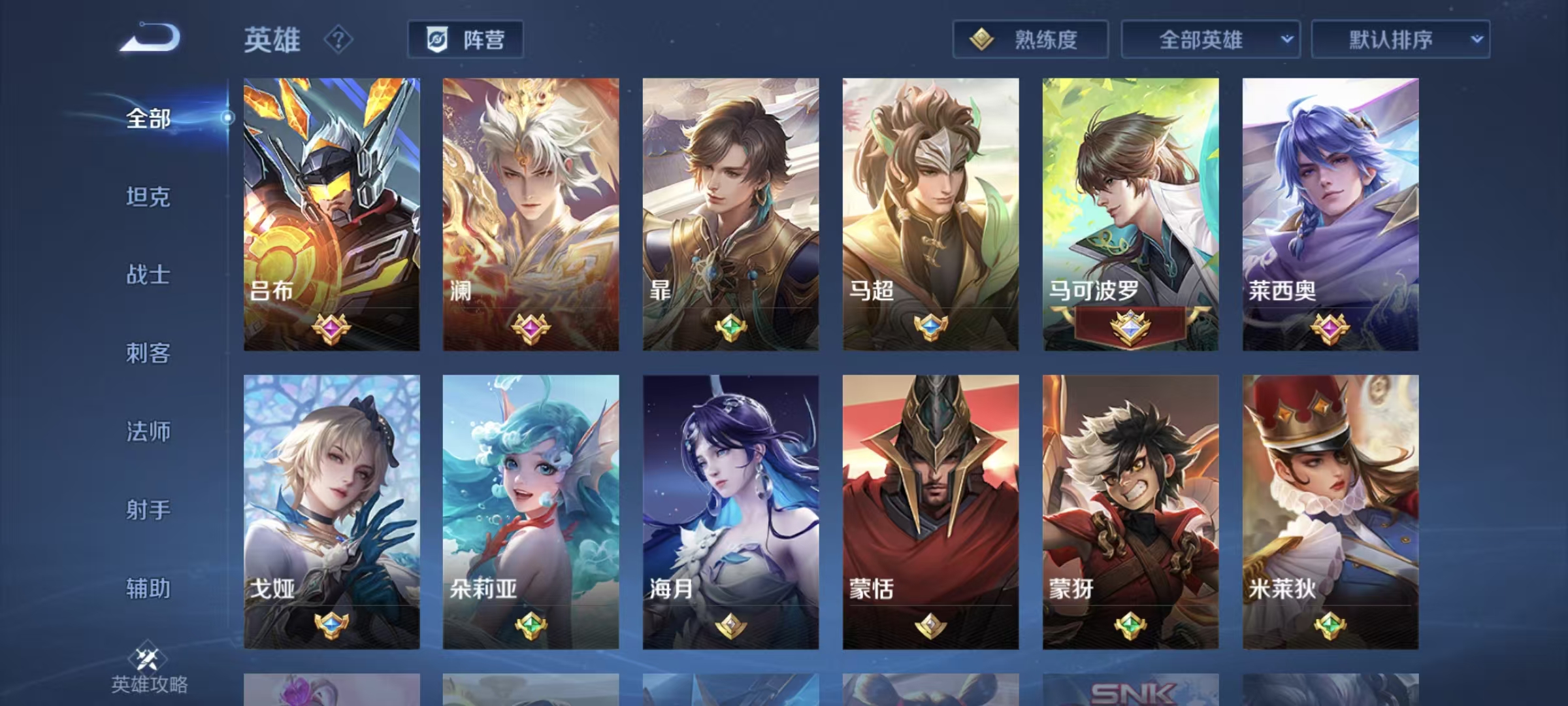Open the hero help question mark
The width and height of the screenshot is (1568, 706).
pos(338,40)
